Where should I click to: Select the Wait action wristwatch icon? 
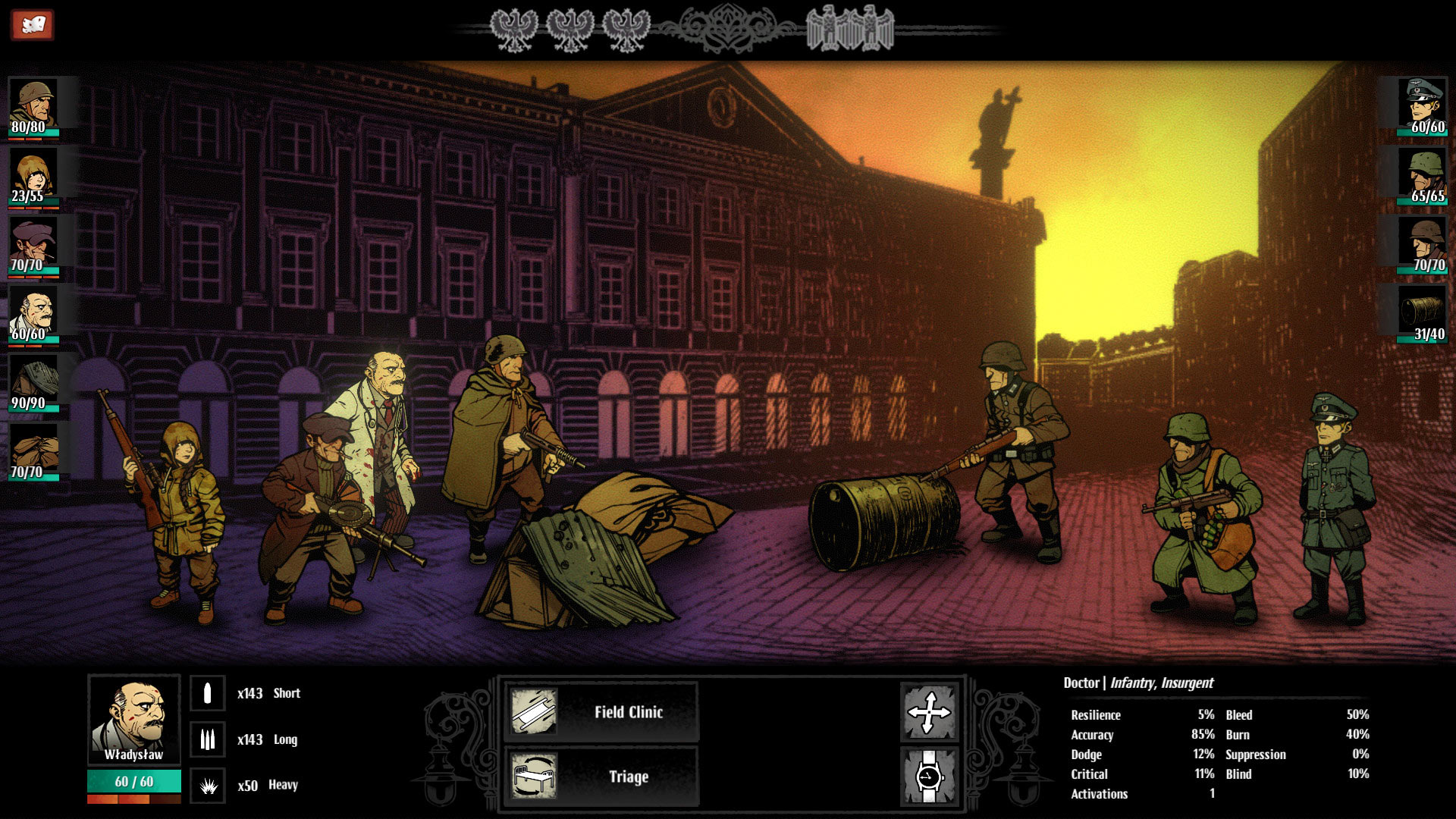point(929,775)
